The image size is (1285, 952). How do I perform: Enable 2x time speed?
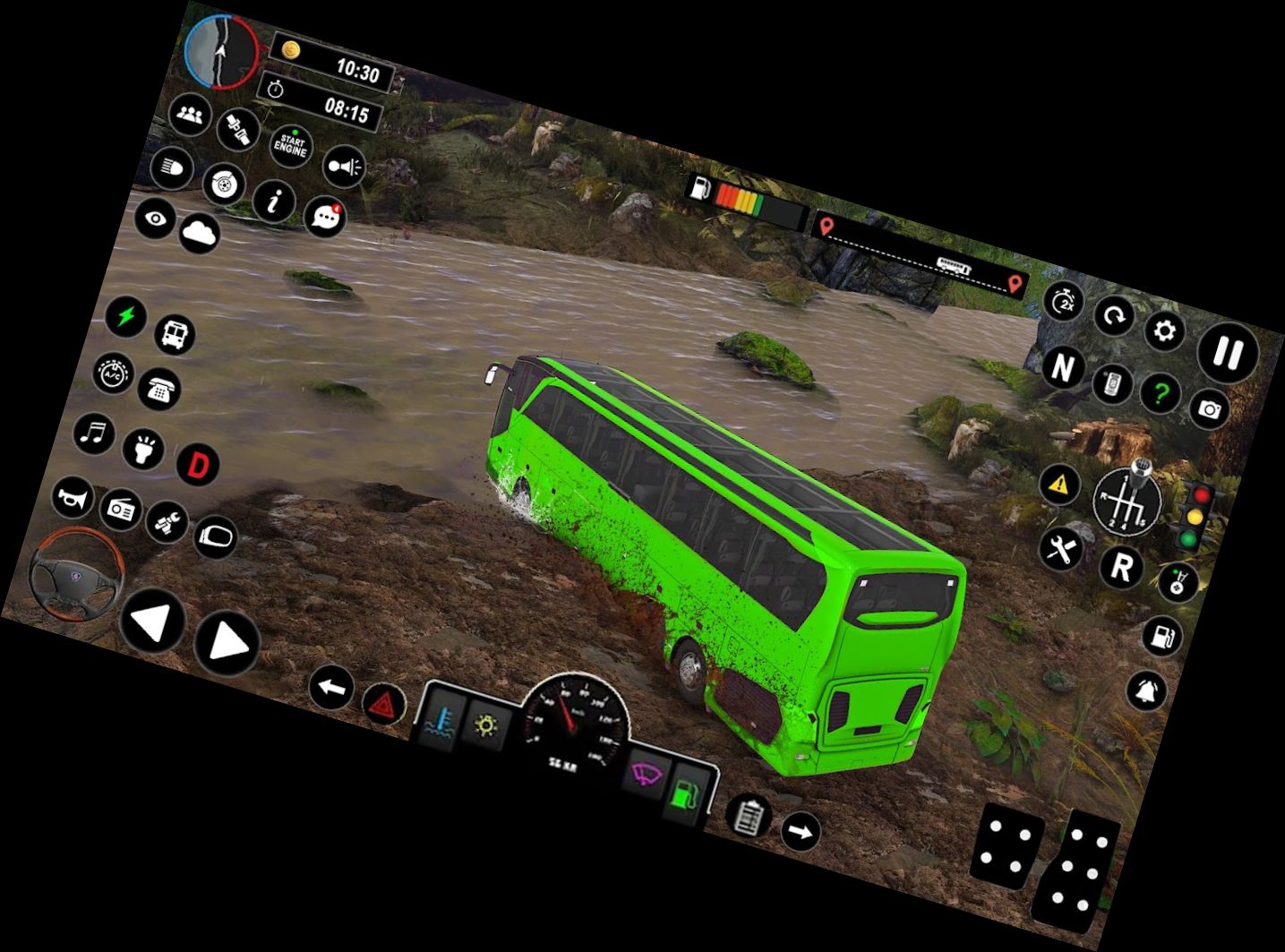click(1064, 301)
